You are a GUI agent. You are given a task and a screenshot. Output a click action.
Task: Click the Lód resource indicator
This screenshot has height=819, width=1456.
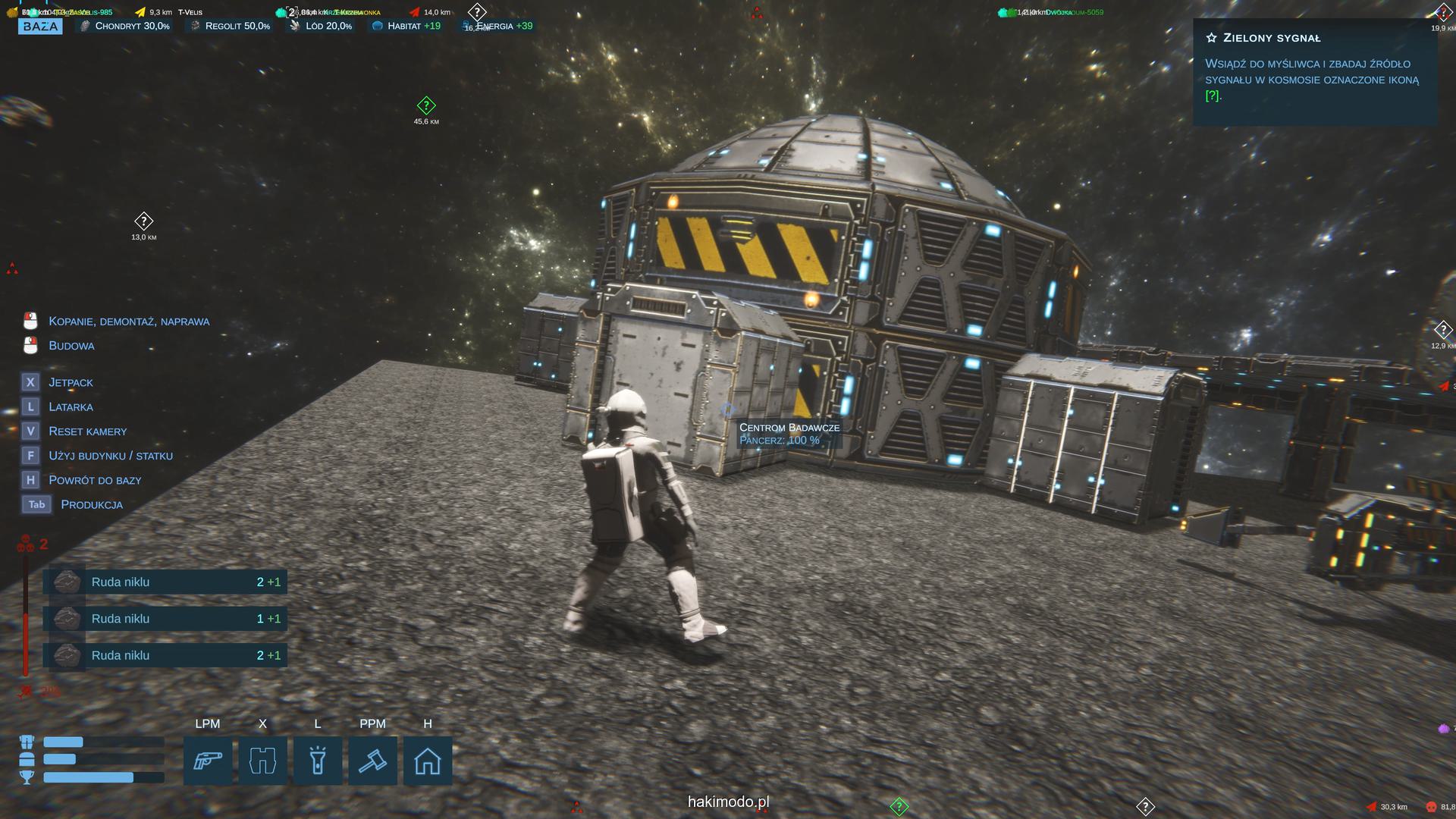coord(321,27)
